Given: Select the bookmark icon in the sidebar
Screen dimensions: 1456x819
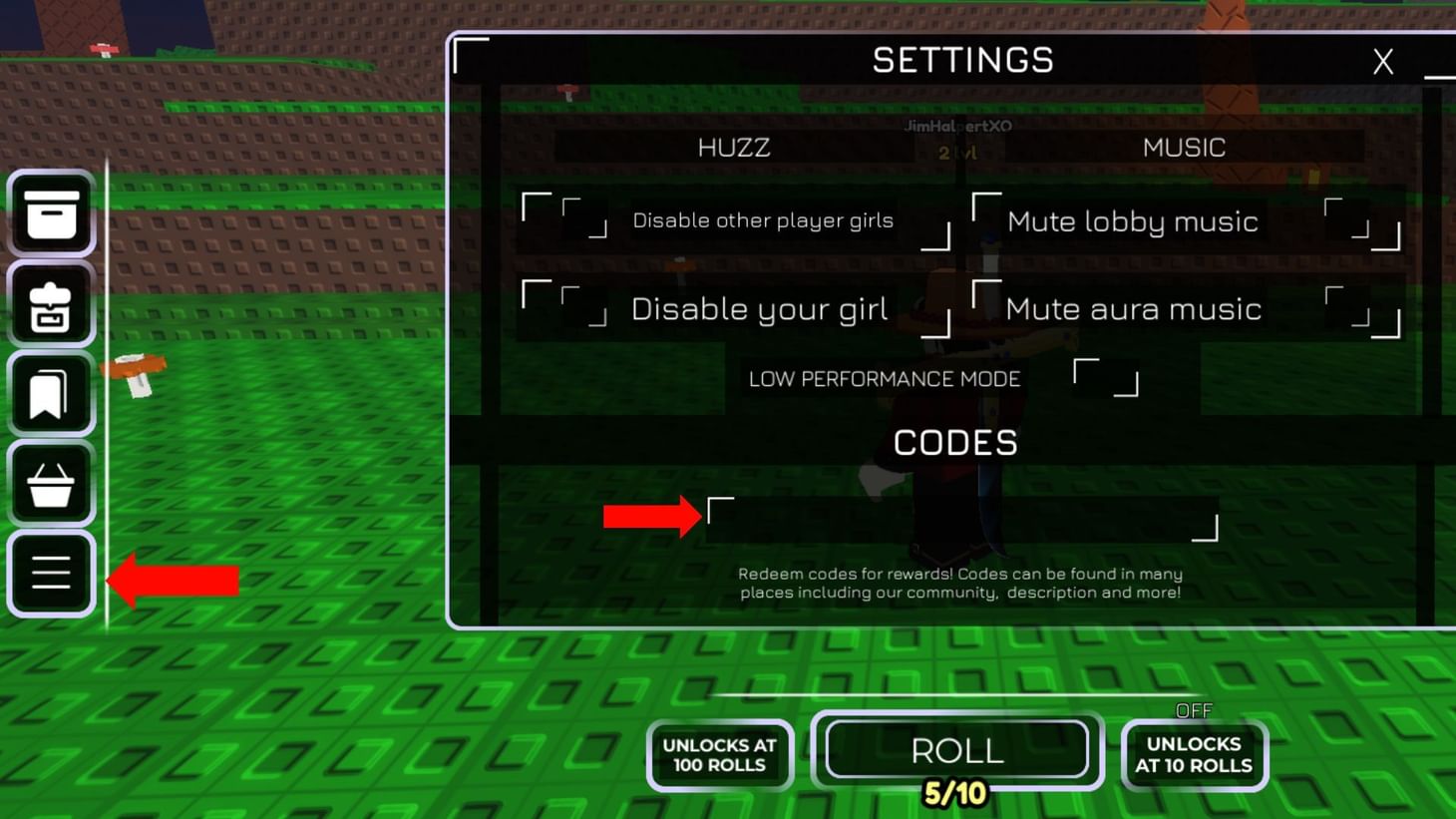Looking at the screenshot, I should pos(52,393).
